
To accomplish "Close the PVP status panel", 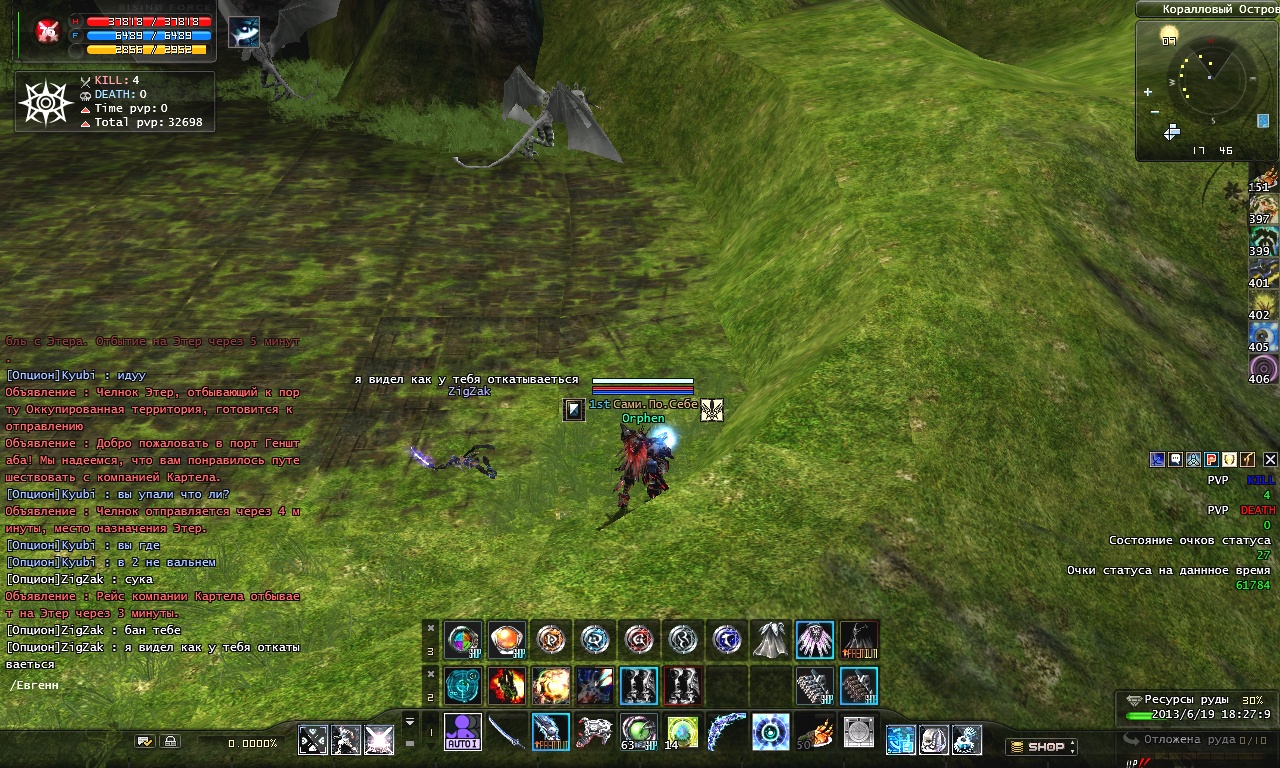I will (1270, 460).
